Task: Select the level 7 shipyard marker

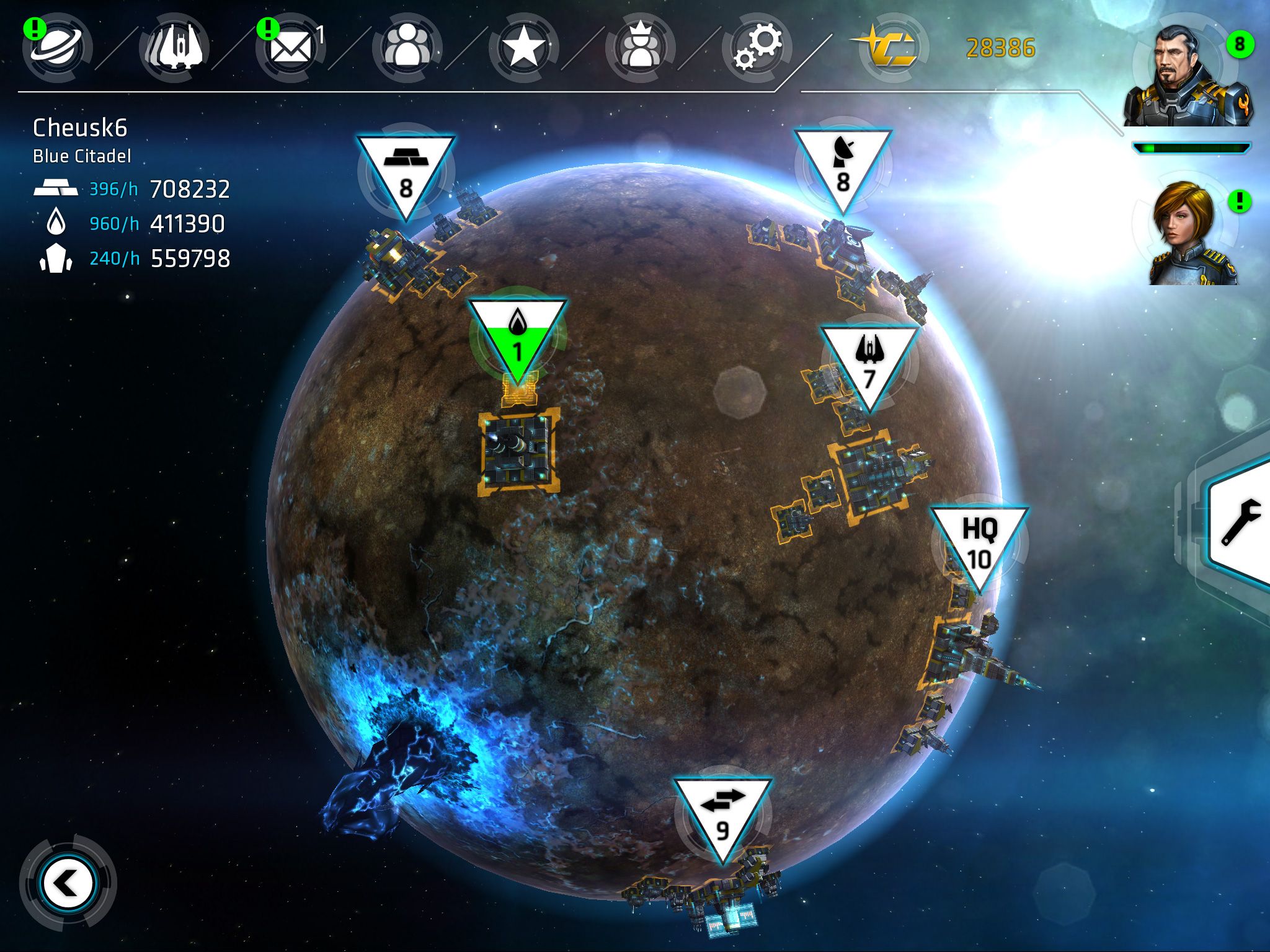Action: (x=869, y=364)
